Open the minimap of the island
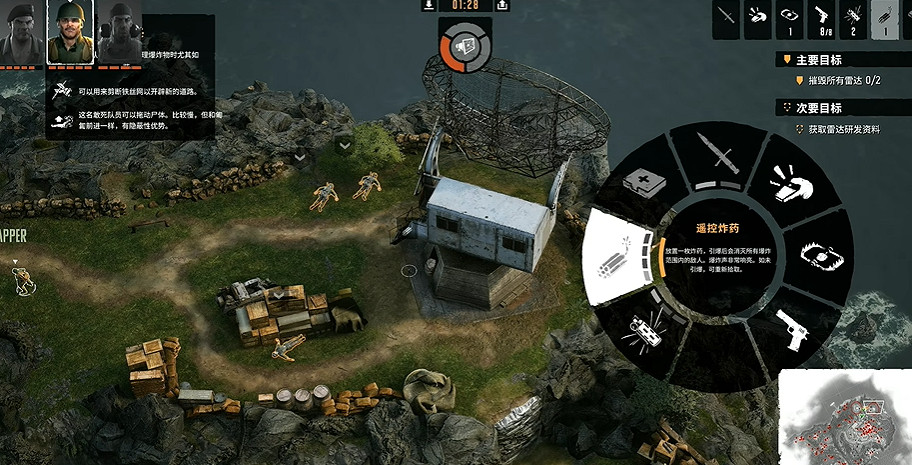 [843, 416]
